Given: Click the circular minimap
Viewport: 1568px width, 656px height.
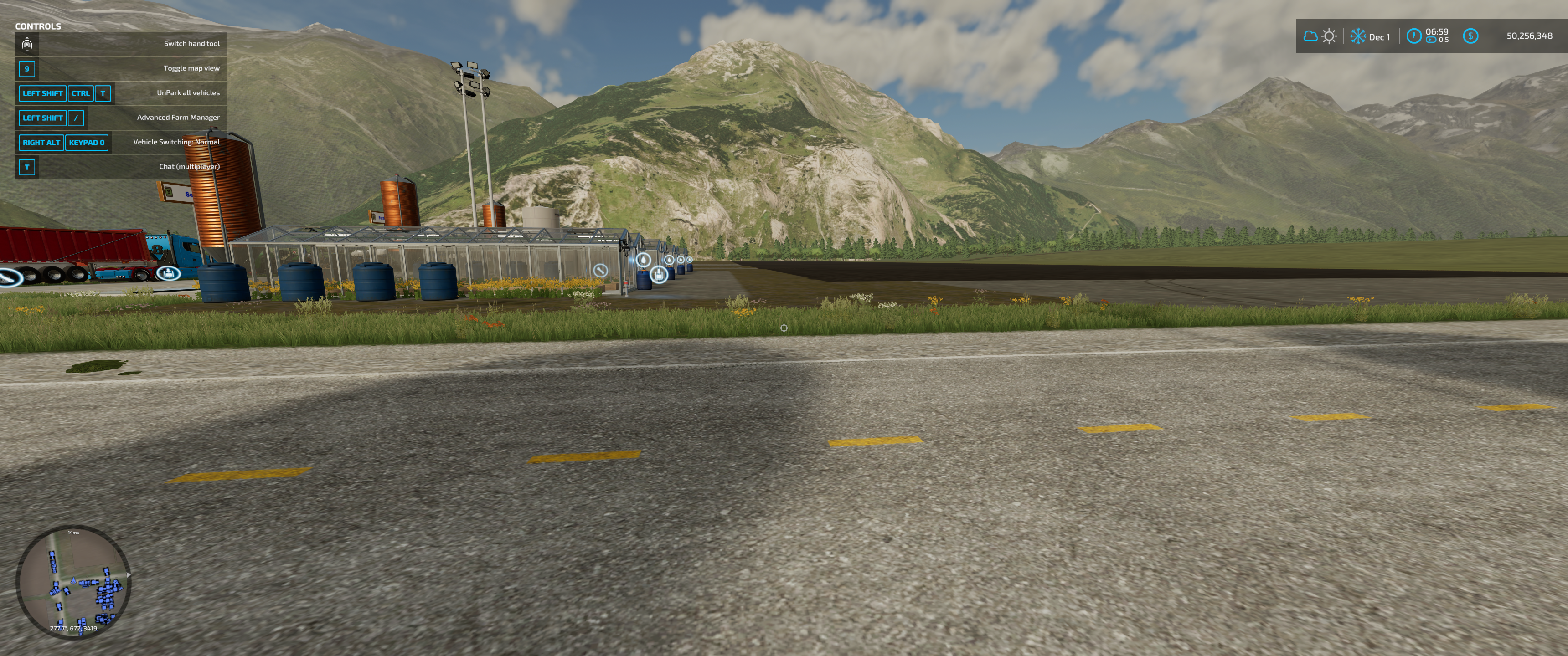Looking at the screenshot, I should [x=73, y=582].
